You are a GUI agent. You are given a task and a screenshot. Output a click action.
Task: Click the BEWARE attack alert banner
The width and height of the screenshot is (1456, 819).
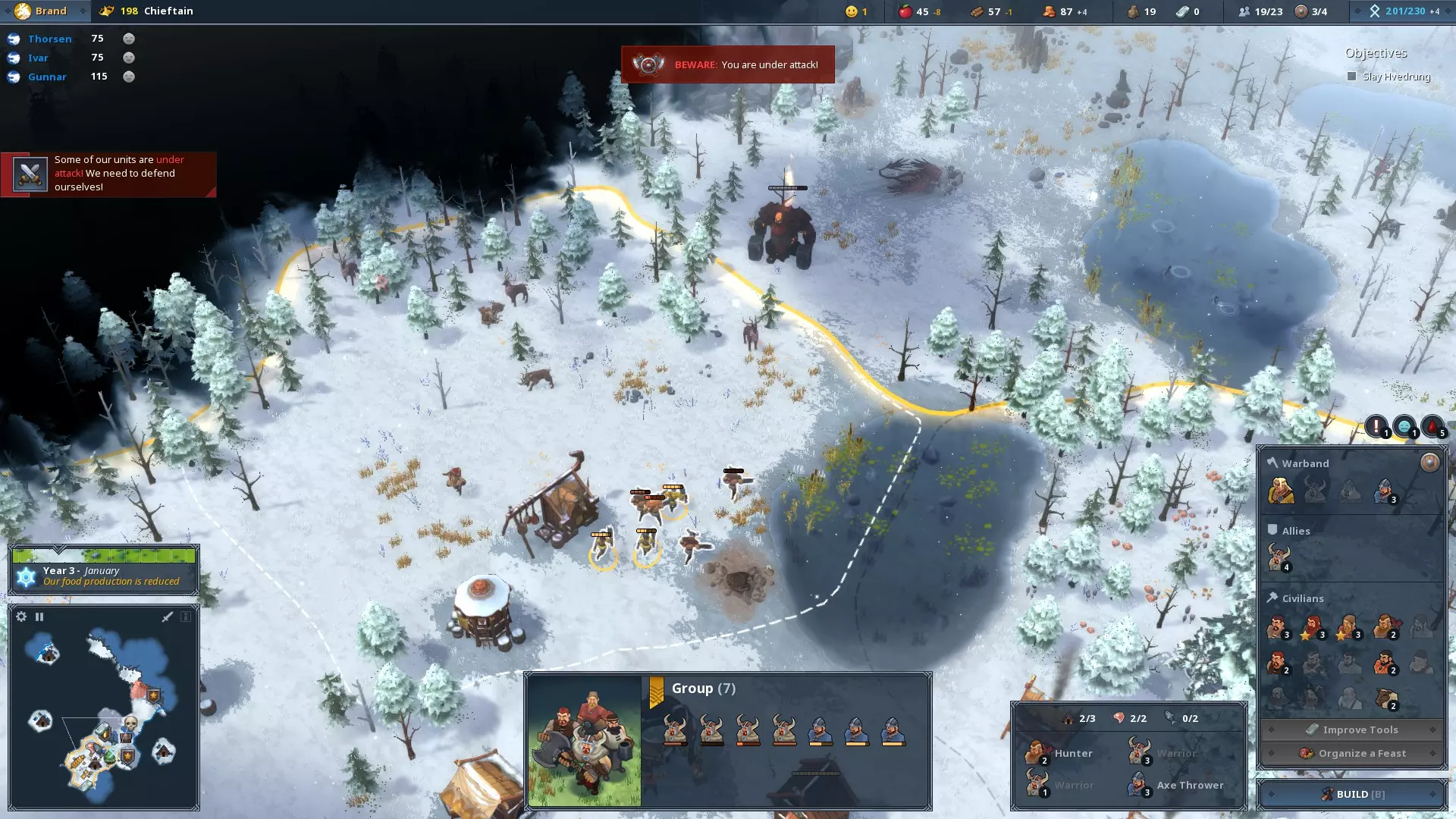(727, 64)
